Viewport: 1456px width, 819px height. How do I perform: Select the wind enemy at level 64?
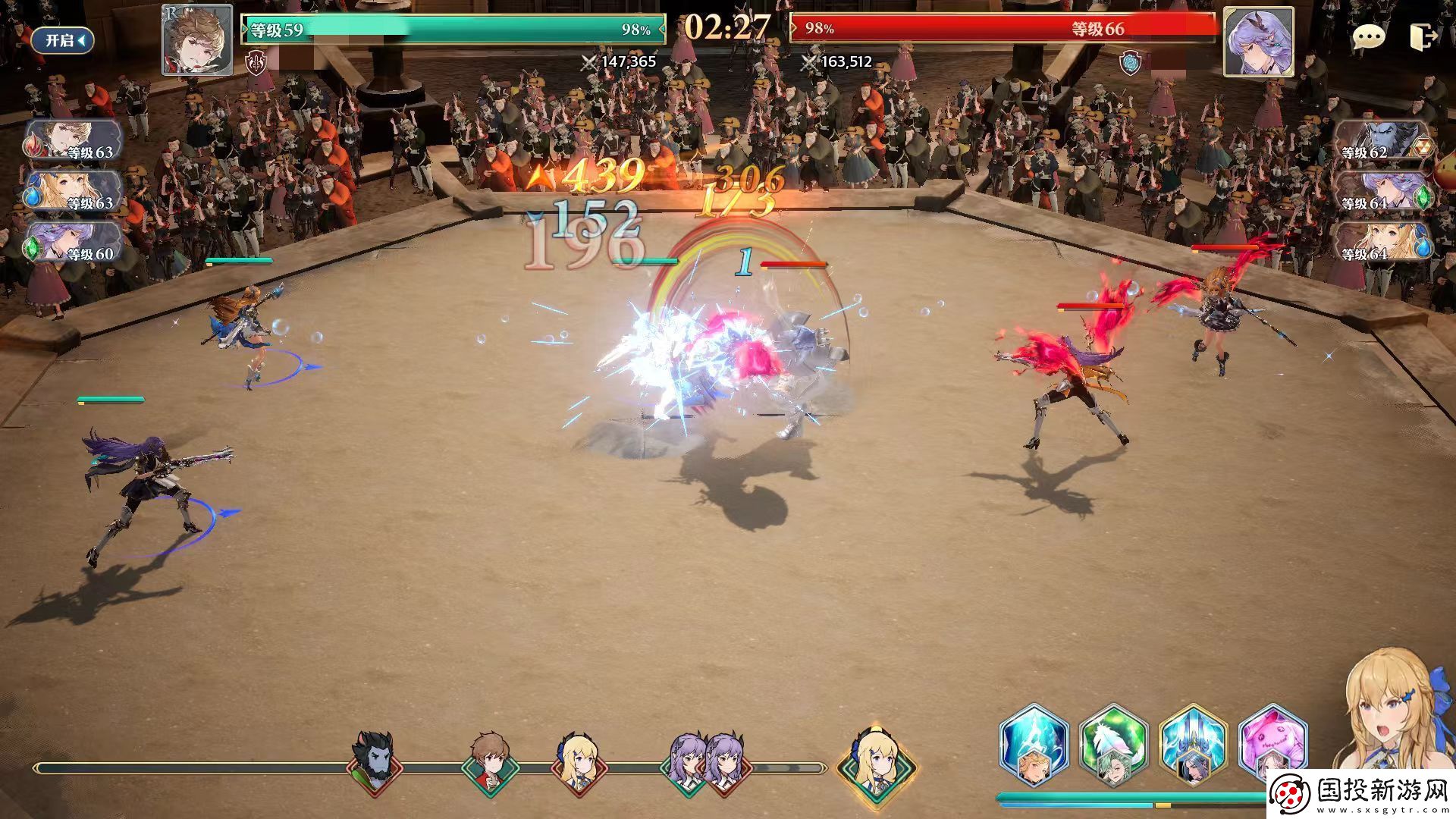coord(1382,193)
